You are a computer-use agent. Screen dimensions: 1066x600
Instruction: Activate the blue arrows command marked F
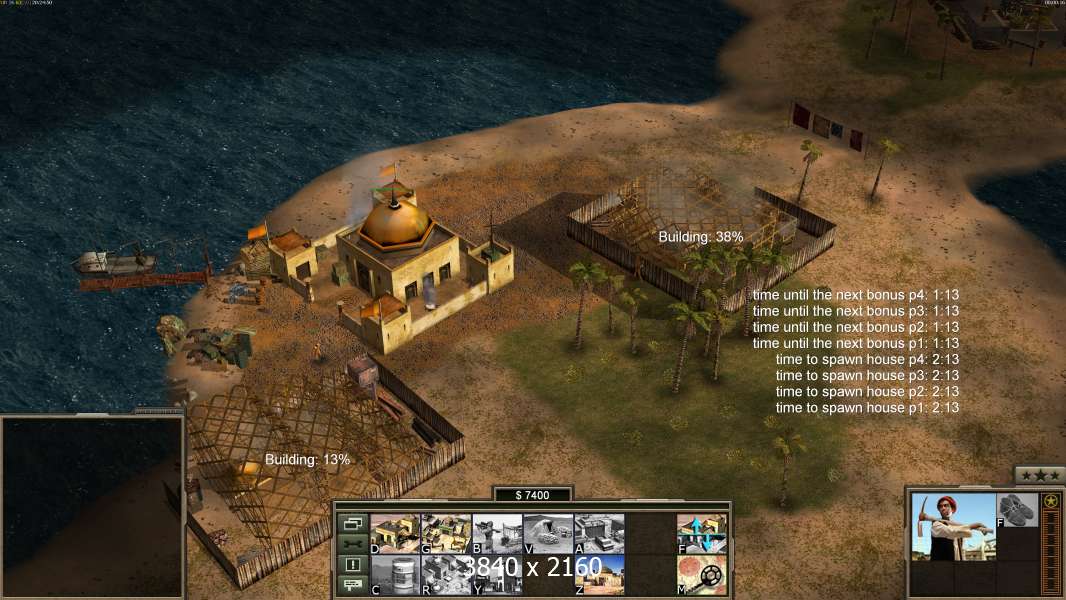702,533
